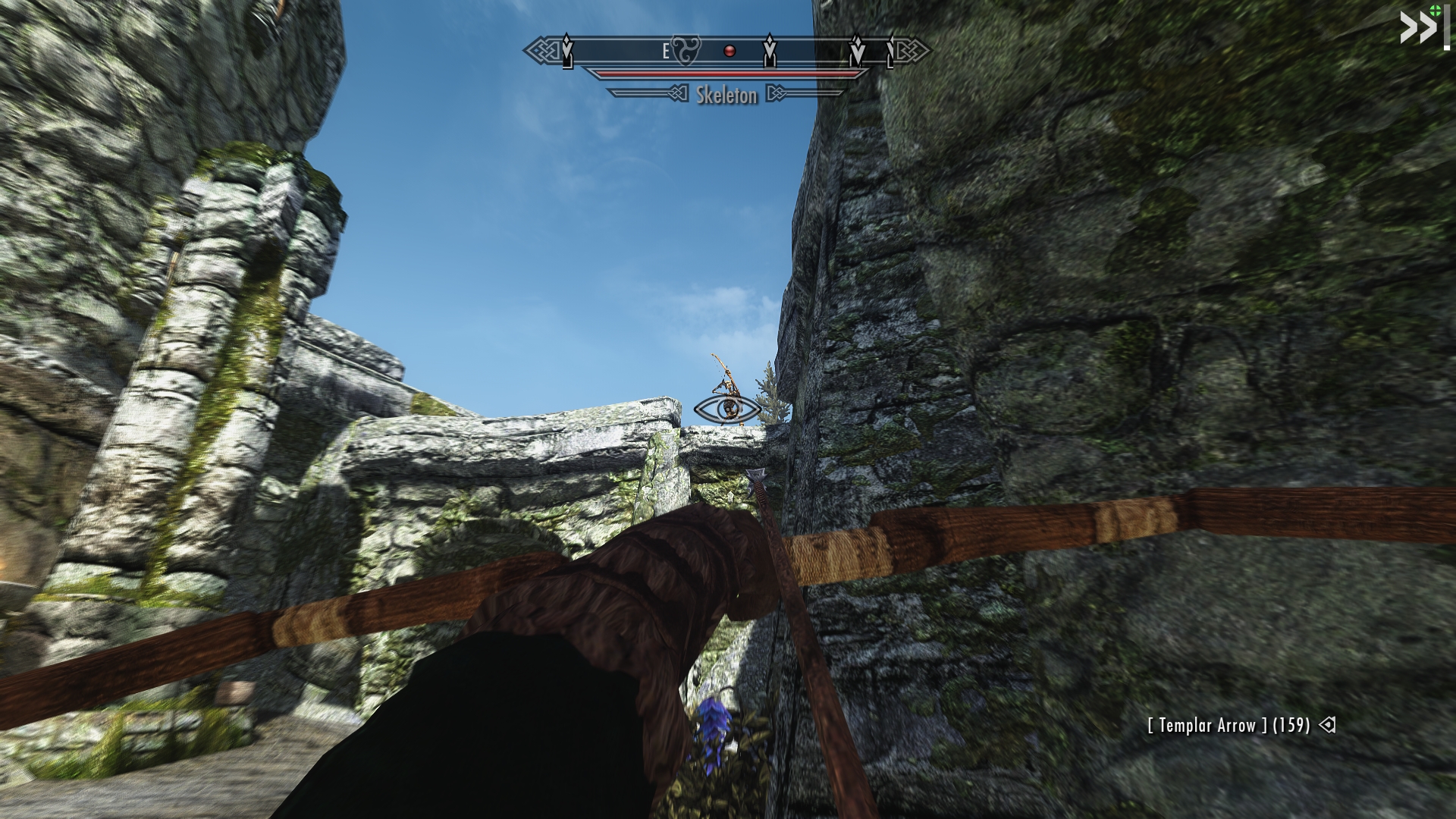1456x819 pixels.
Task: Click the double-chevron fast-forward overlay icon
Action: tap(1417, 30)
